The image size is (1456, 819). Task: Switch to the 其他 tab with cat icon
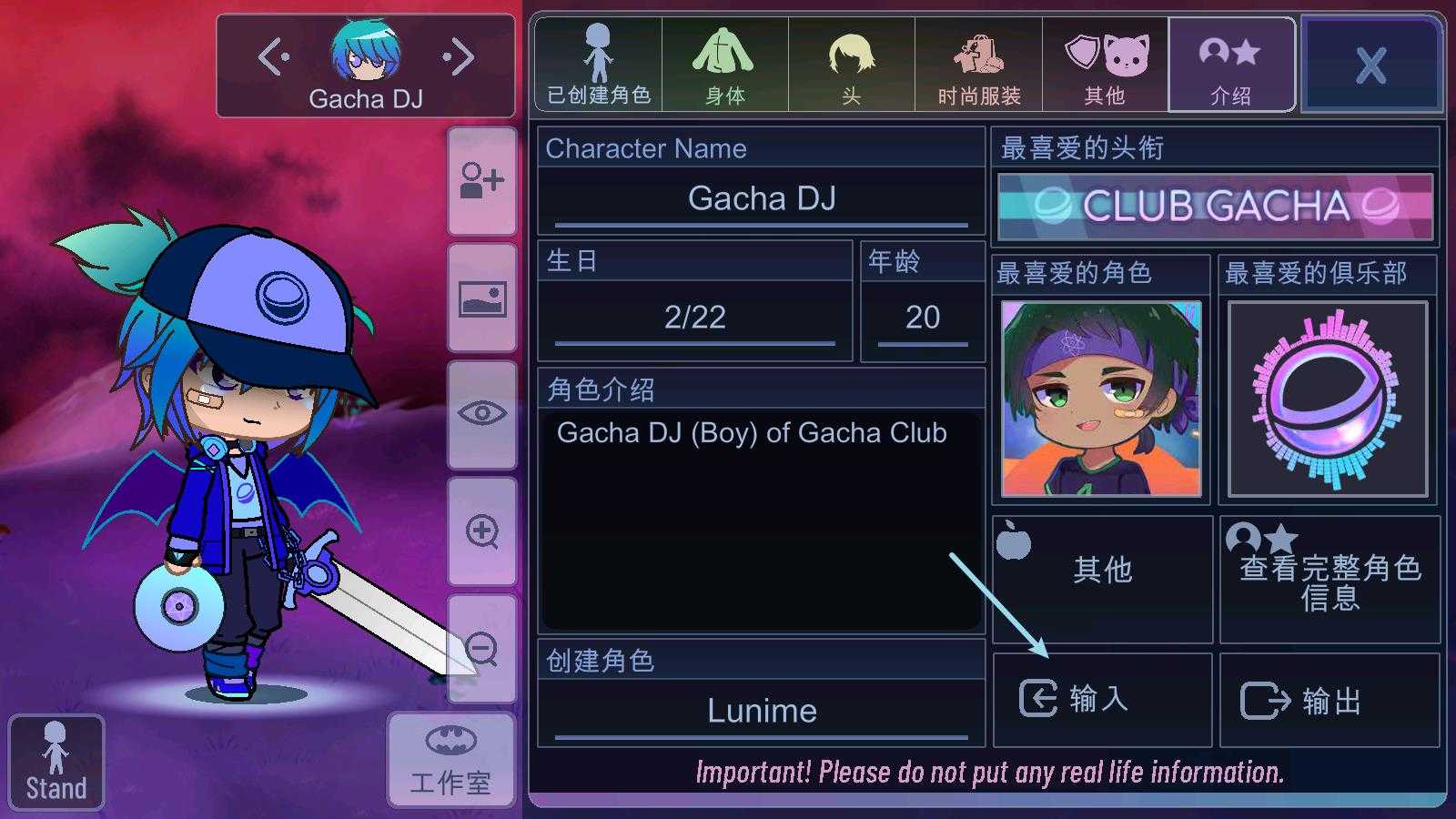(1105, 65)
